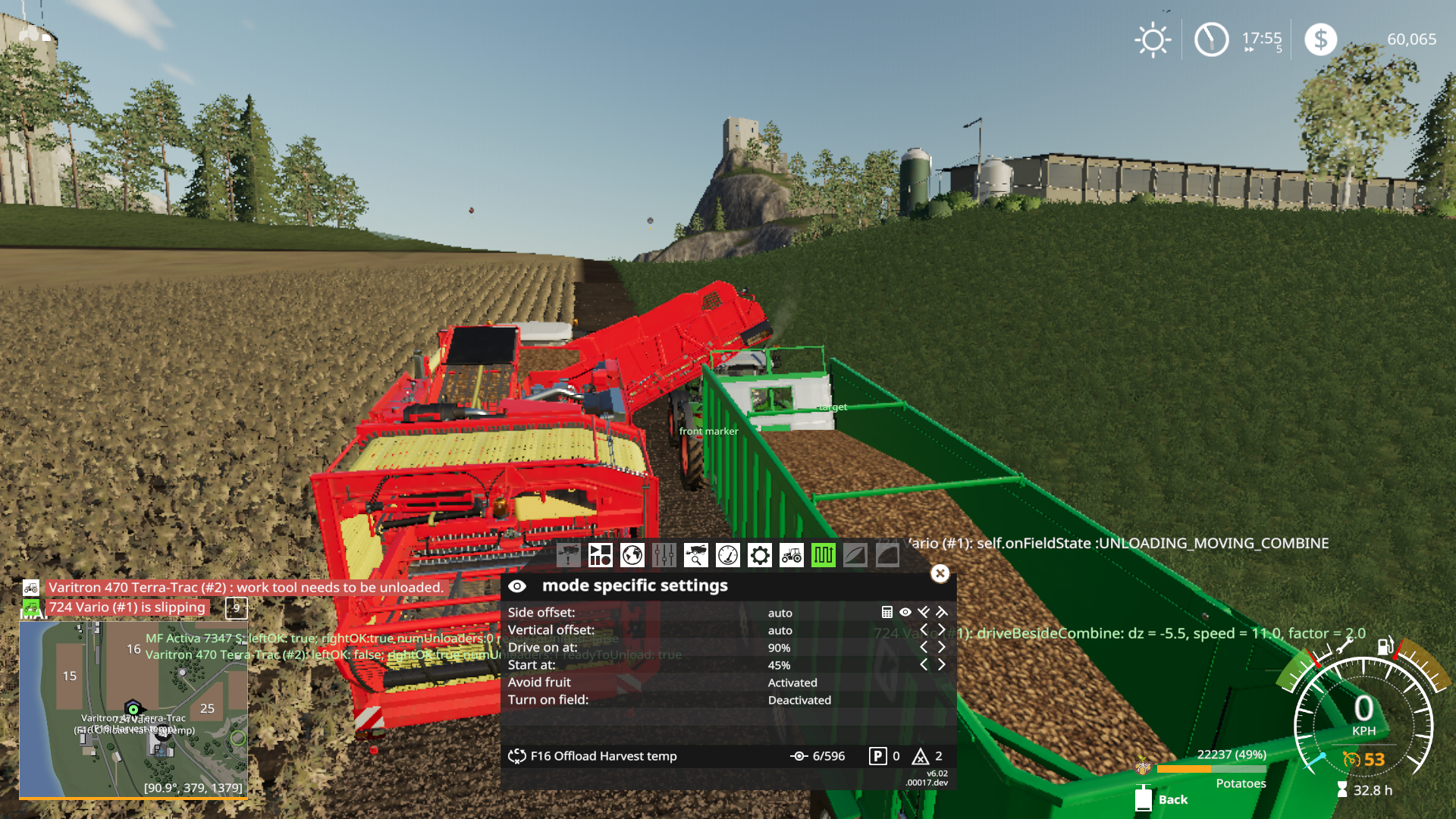Select the tractor vehicle settings icon

(792, 556)
